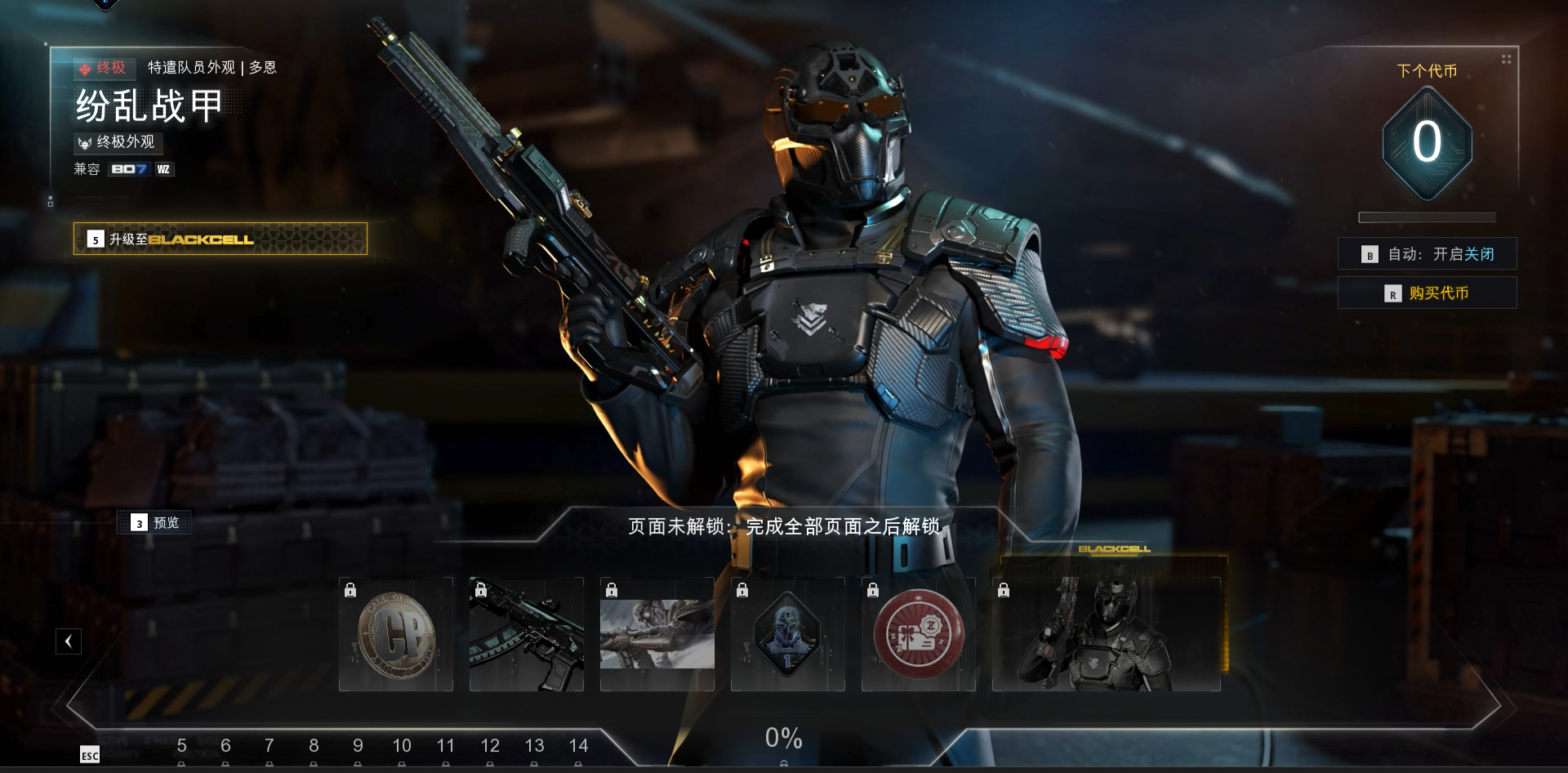
Task: Choose the 购买代币 buy tokens button
Action: pyautogui.click(x=1427, y=293)
